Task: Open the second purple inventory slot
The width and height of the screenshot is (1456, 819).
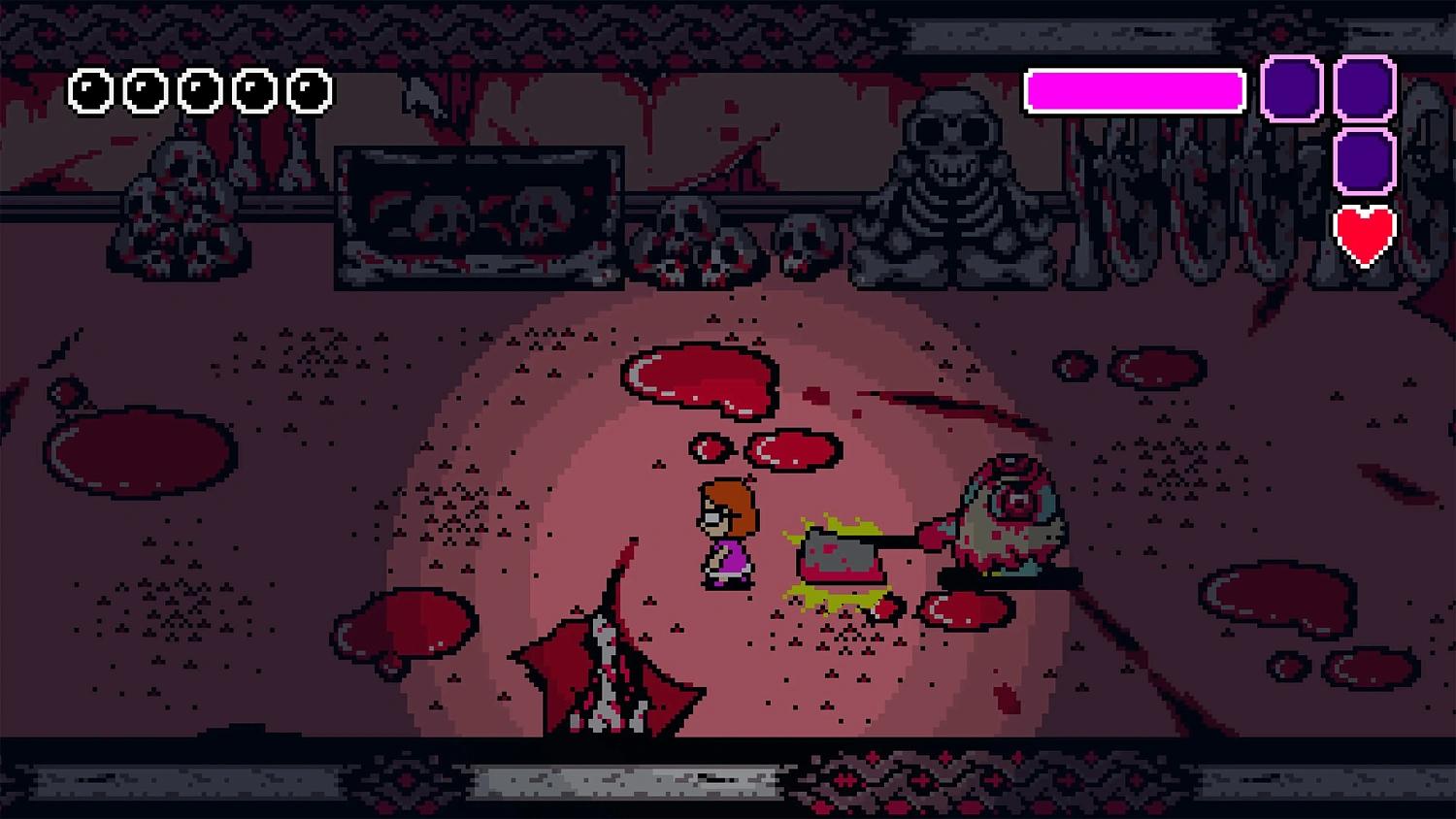Action: coord(1364,90)
